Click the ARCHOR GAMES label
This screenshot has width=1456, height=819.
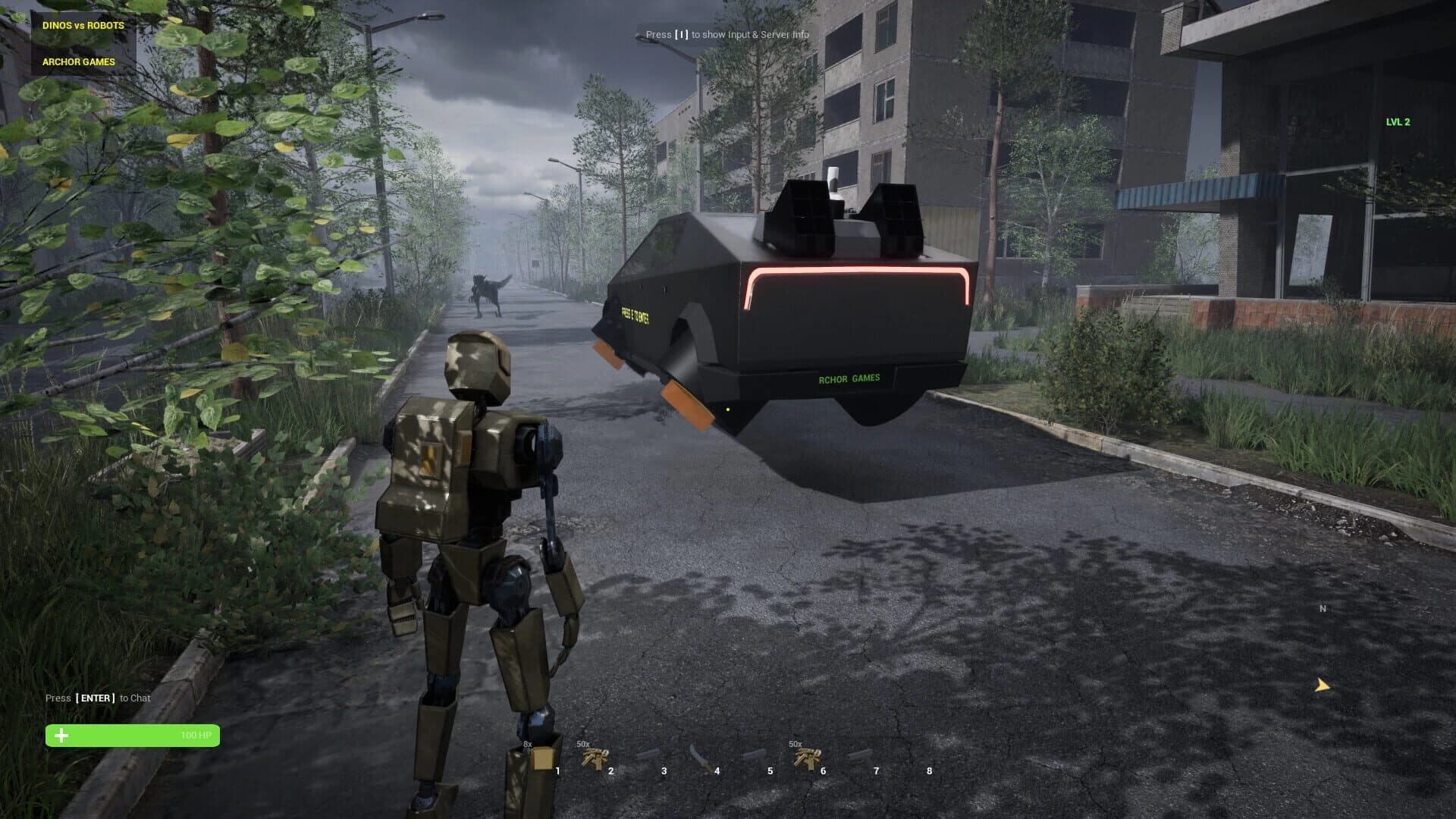(77, 61)
